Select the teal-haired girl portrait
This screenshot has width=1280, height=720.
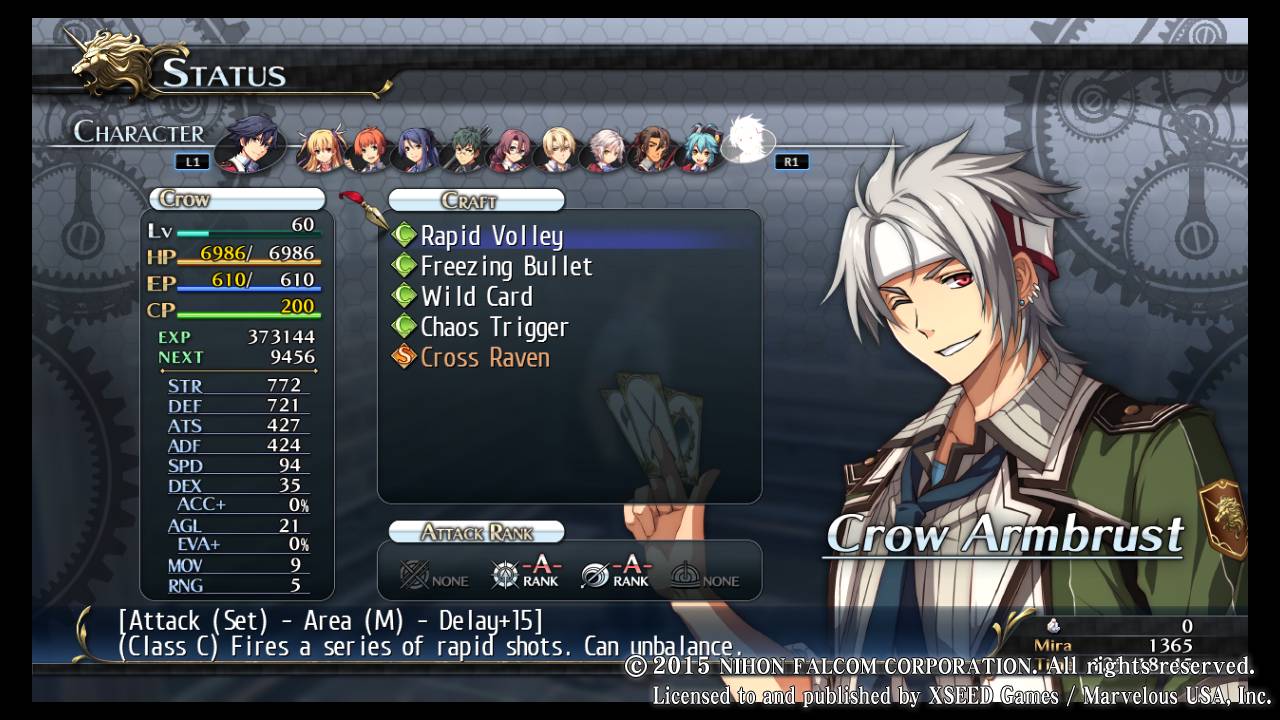(x=700, y=150)
